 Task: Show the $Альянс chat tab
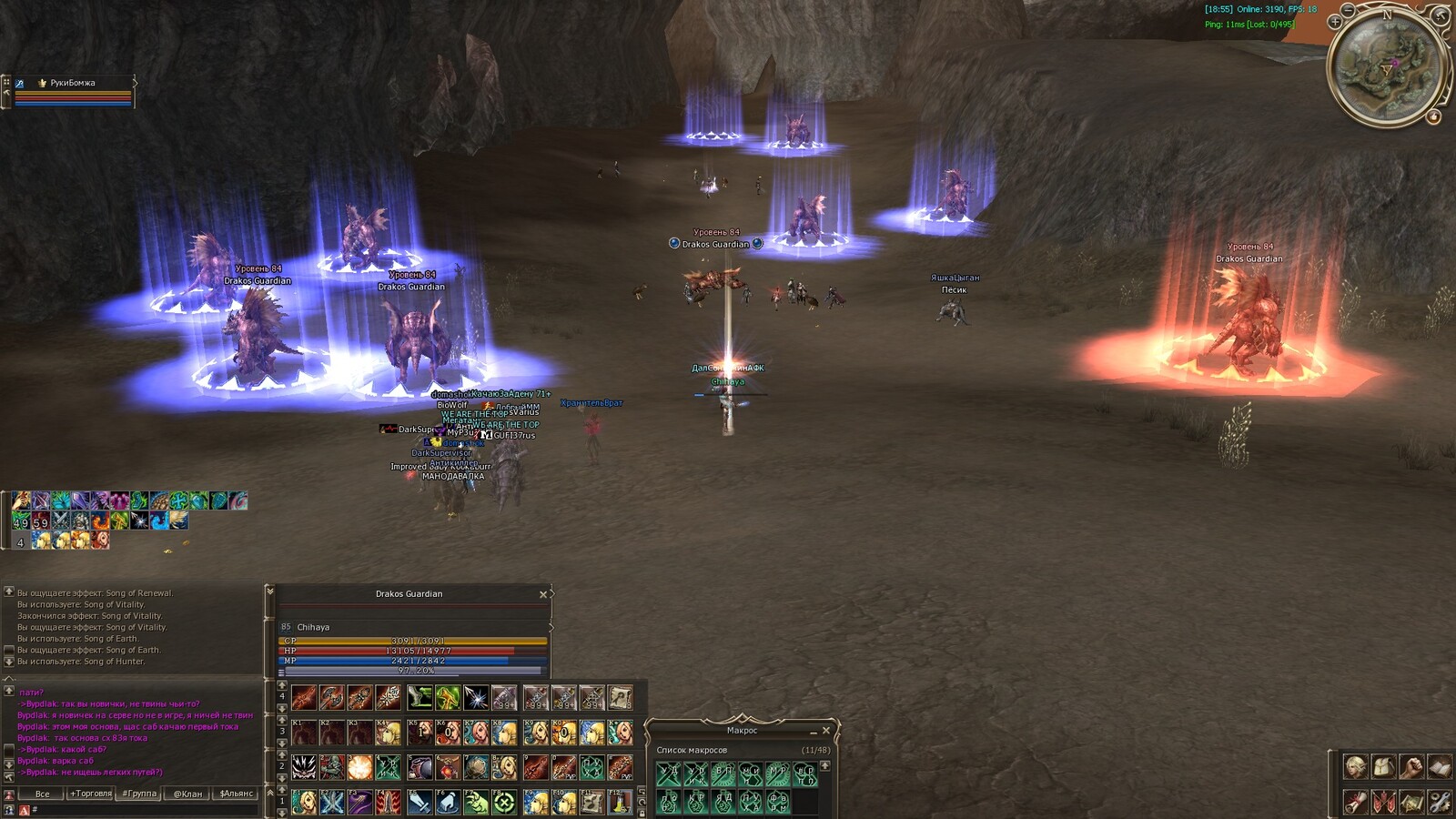pos(237,794)
